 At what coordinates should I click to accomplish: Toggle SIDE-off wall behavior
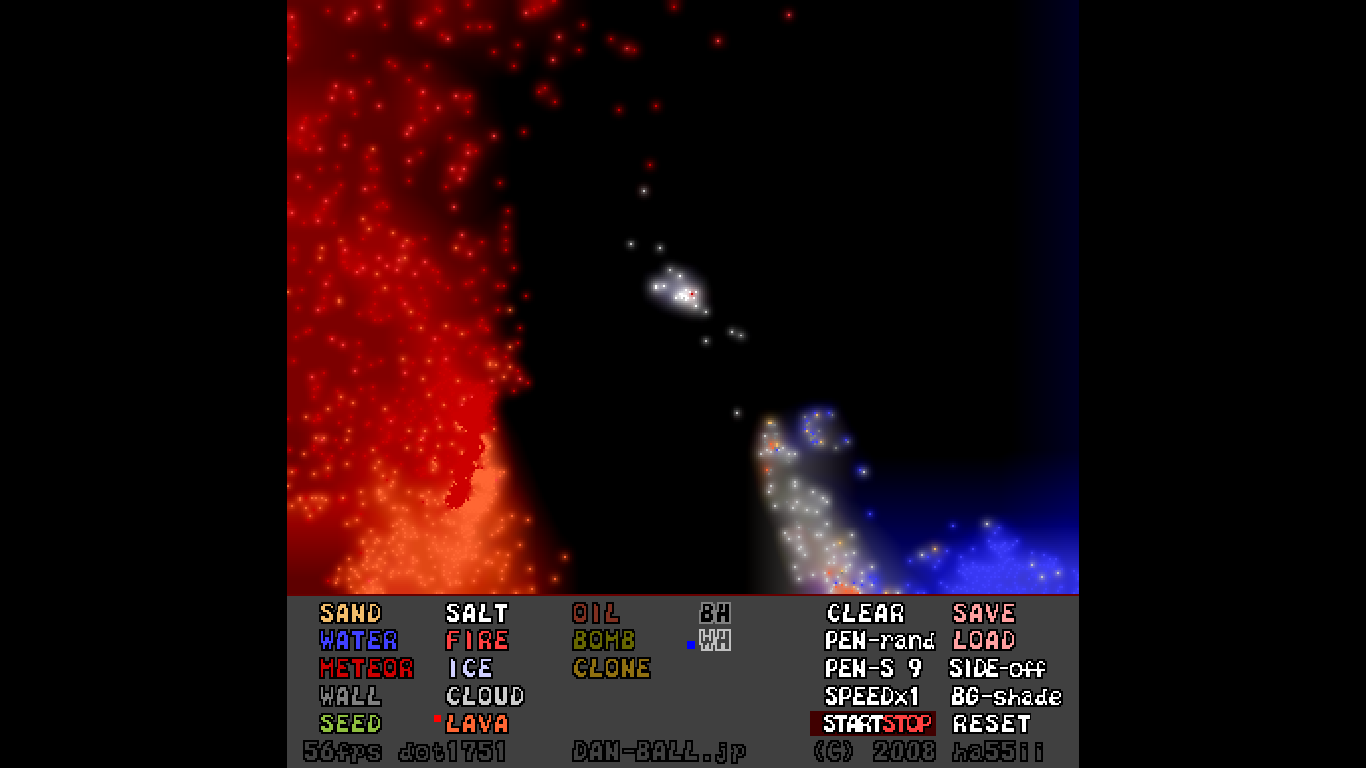[x=999, y=669]
